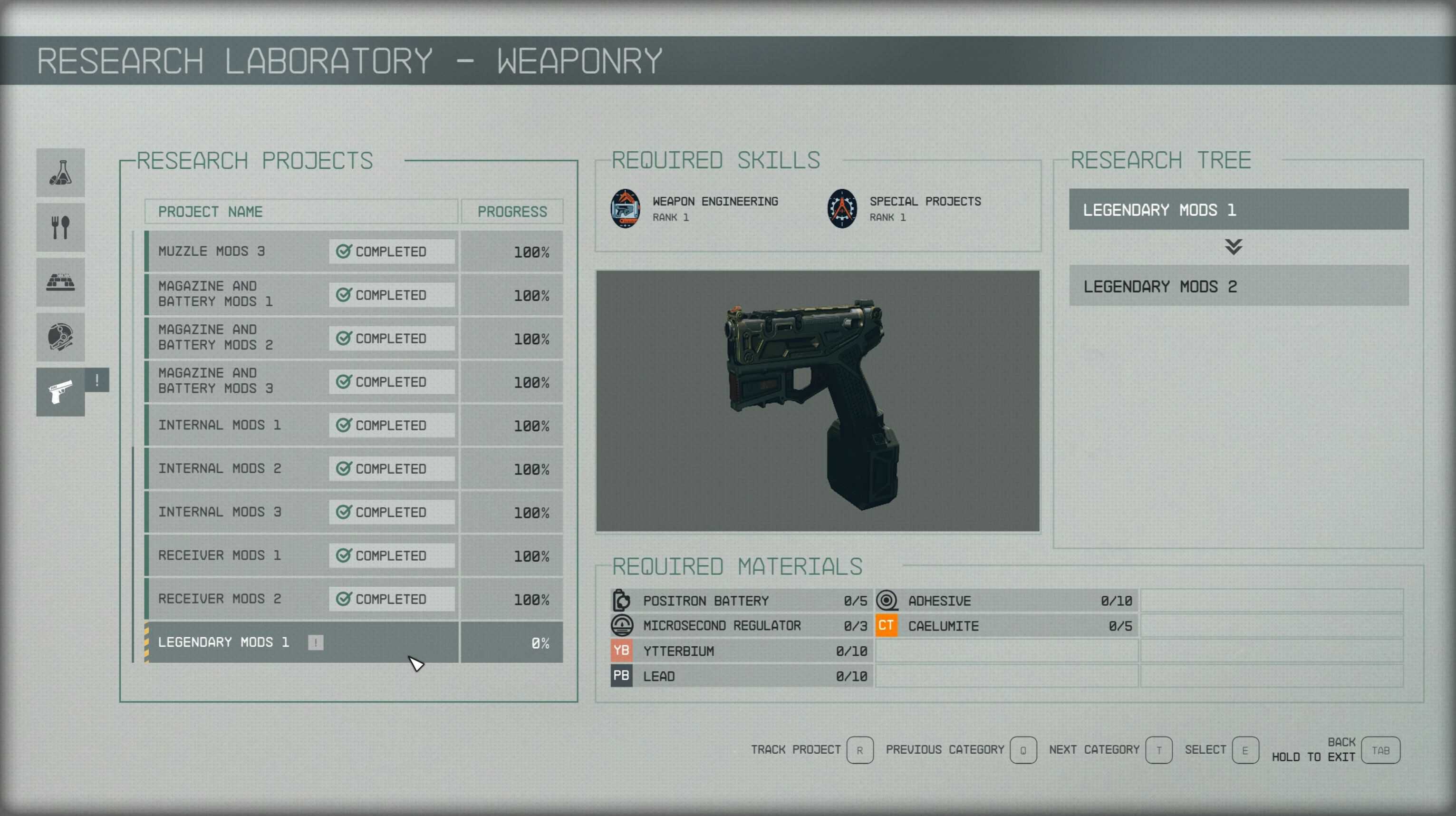
Task: View Legendary Mods 2 in research tree
Action: point(1238,286)
